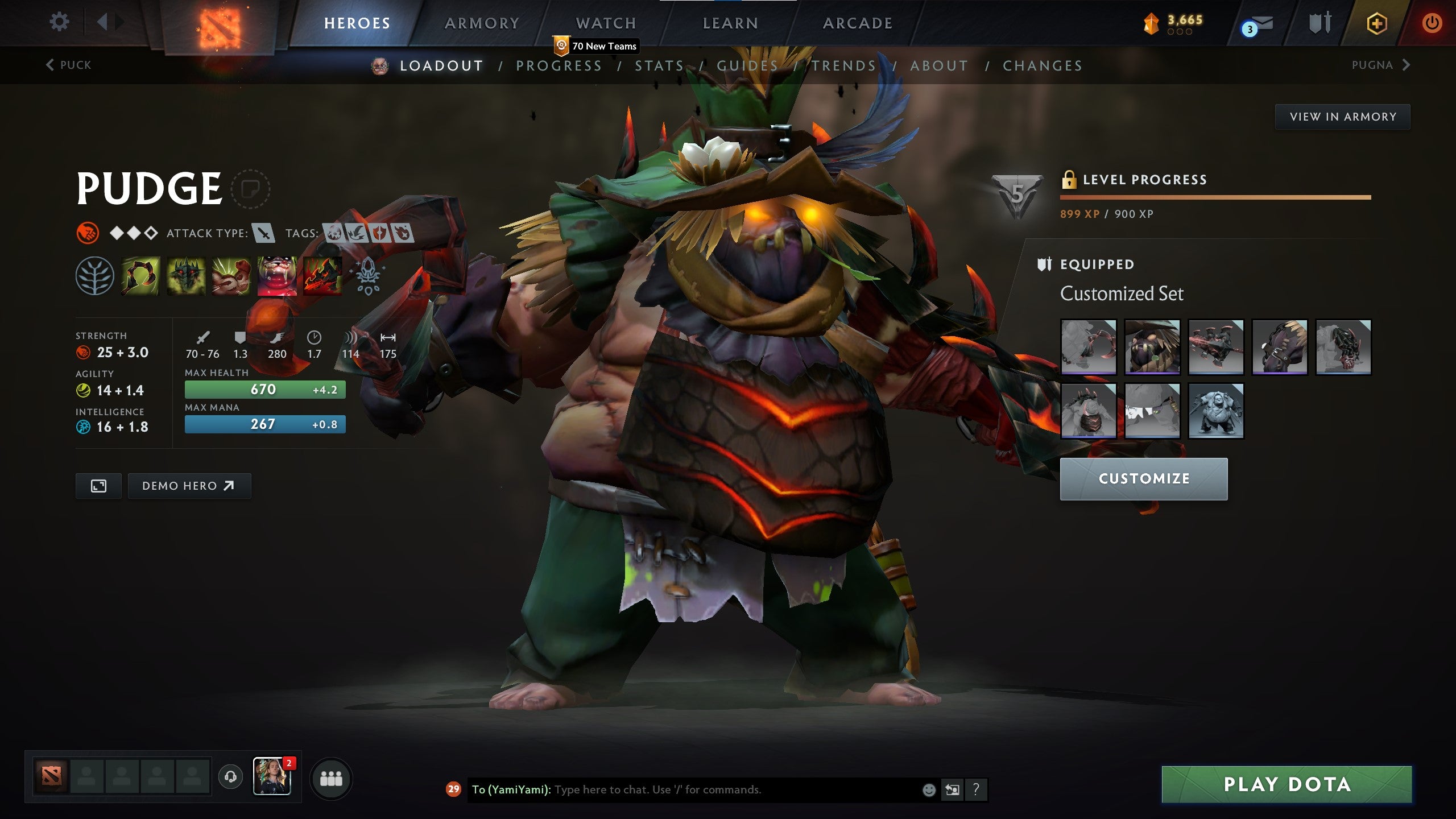The width and height of the screenshot is (1456, 819).
Task: Open the Dota 2 settings gear
Action: pyautogui.click(x=59, y=21)
